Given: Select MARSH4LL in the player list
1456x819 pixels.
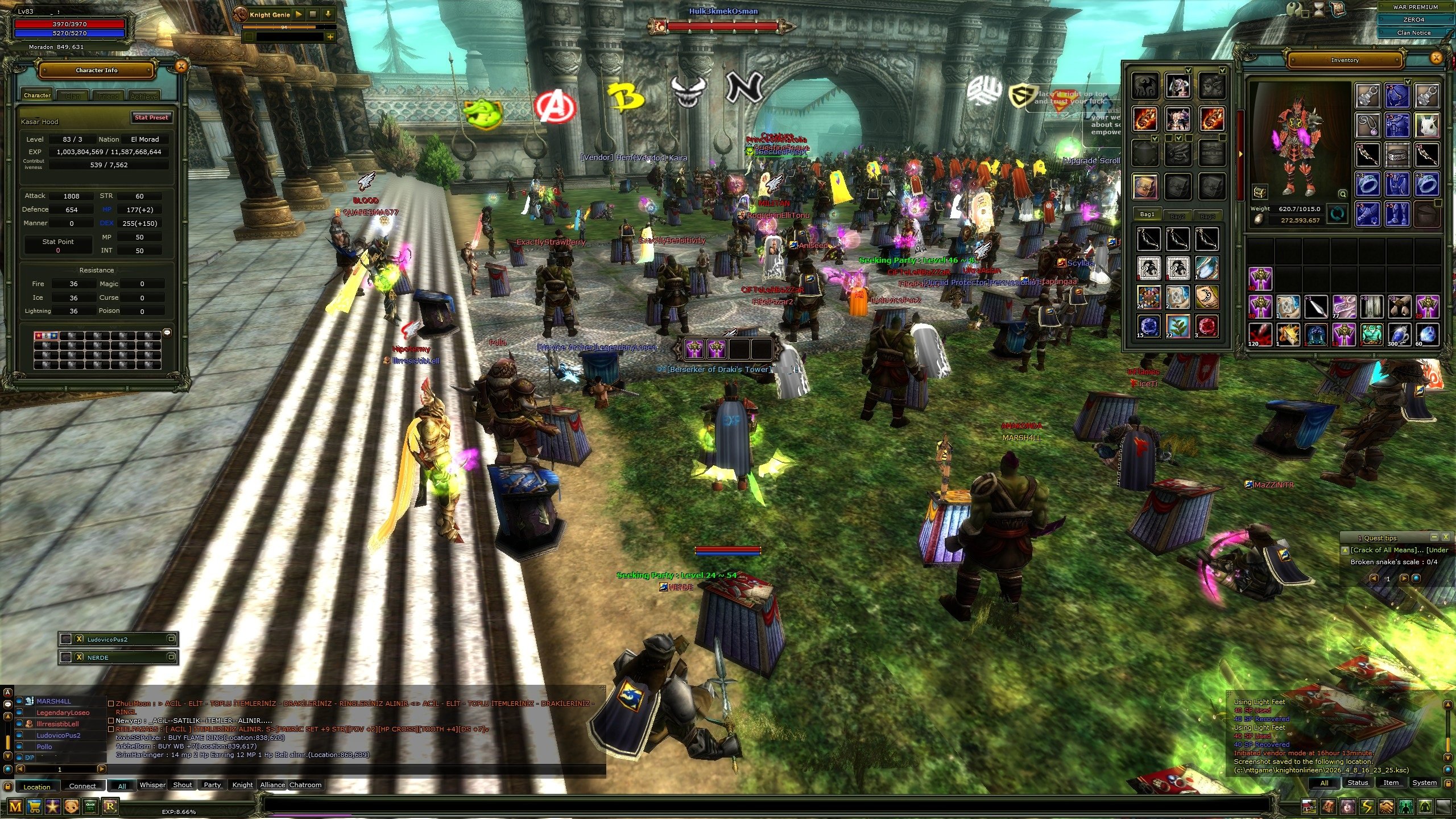Looking at the screenshot, I should (x=54, y=701).
